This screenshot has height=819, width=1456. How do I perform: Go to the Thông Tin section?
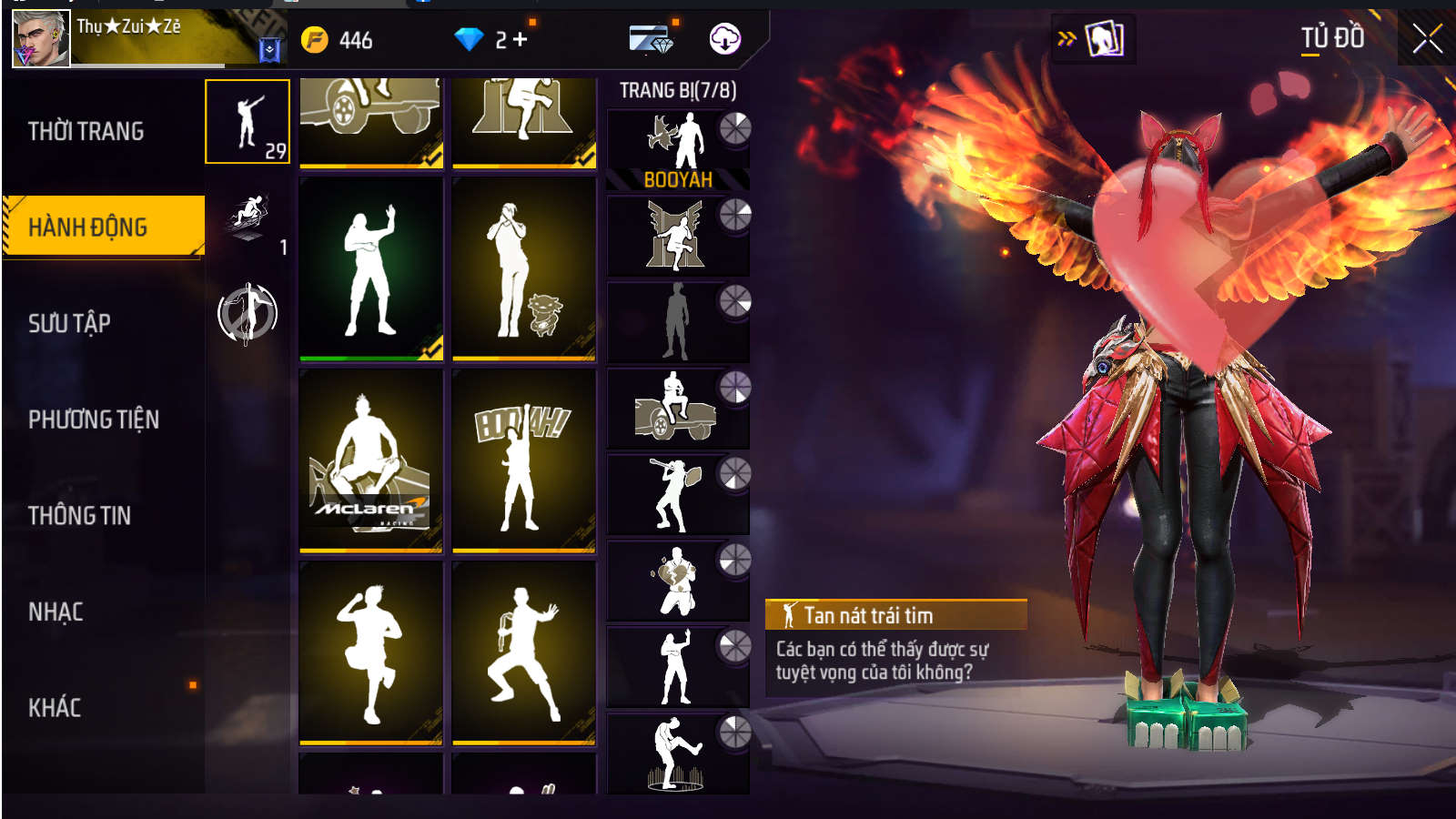(80, 516)
